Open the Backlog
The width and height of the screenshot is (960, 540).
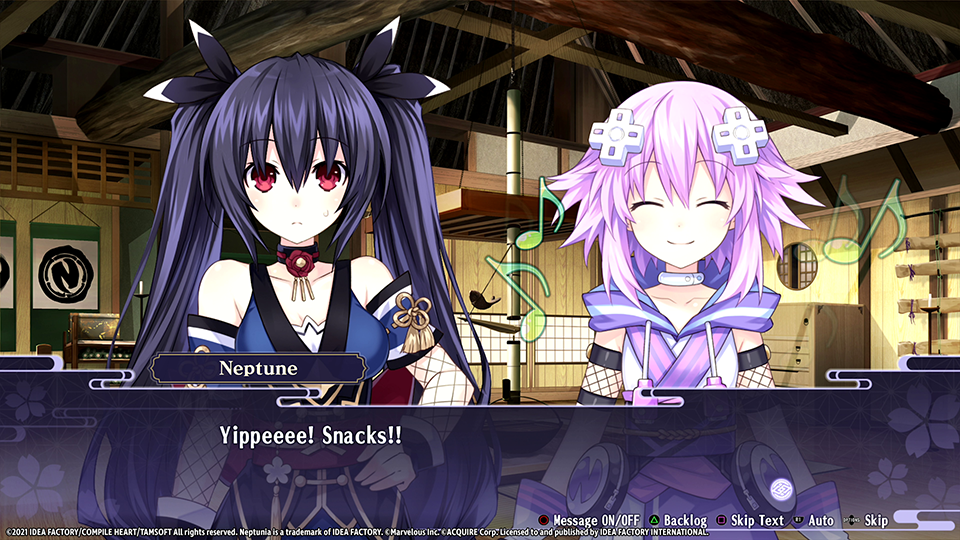[x=676, y=520]
